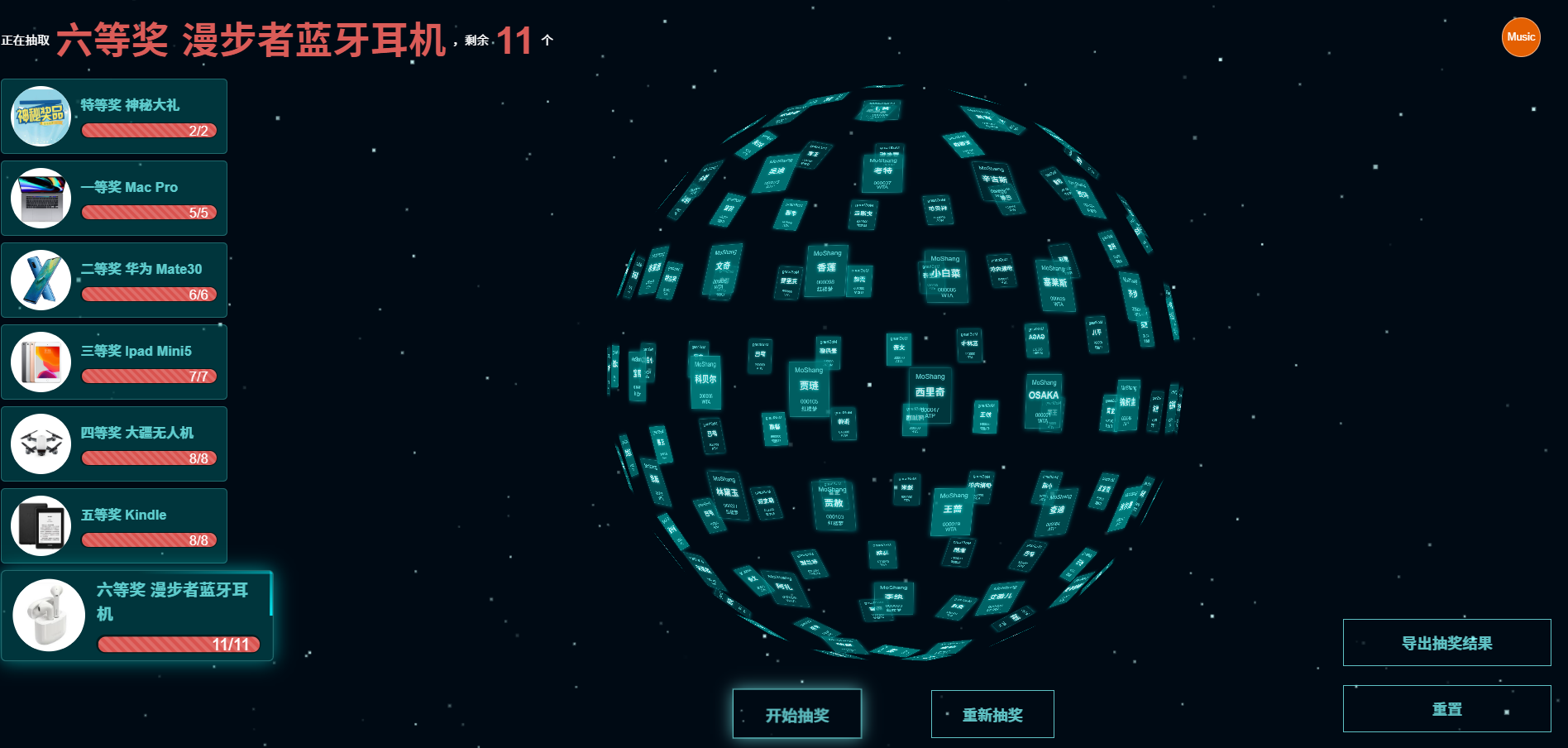Click the 2/2 progress bar of 特等奖

(x=148, y=131)
